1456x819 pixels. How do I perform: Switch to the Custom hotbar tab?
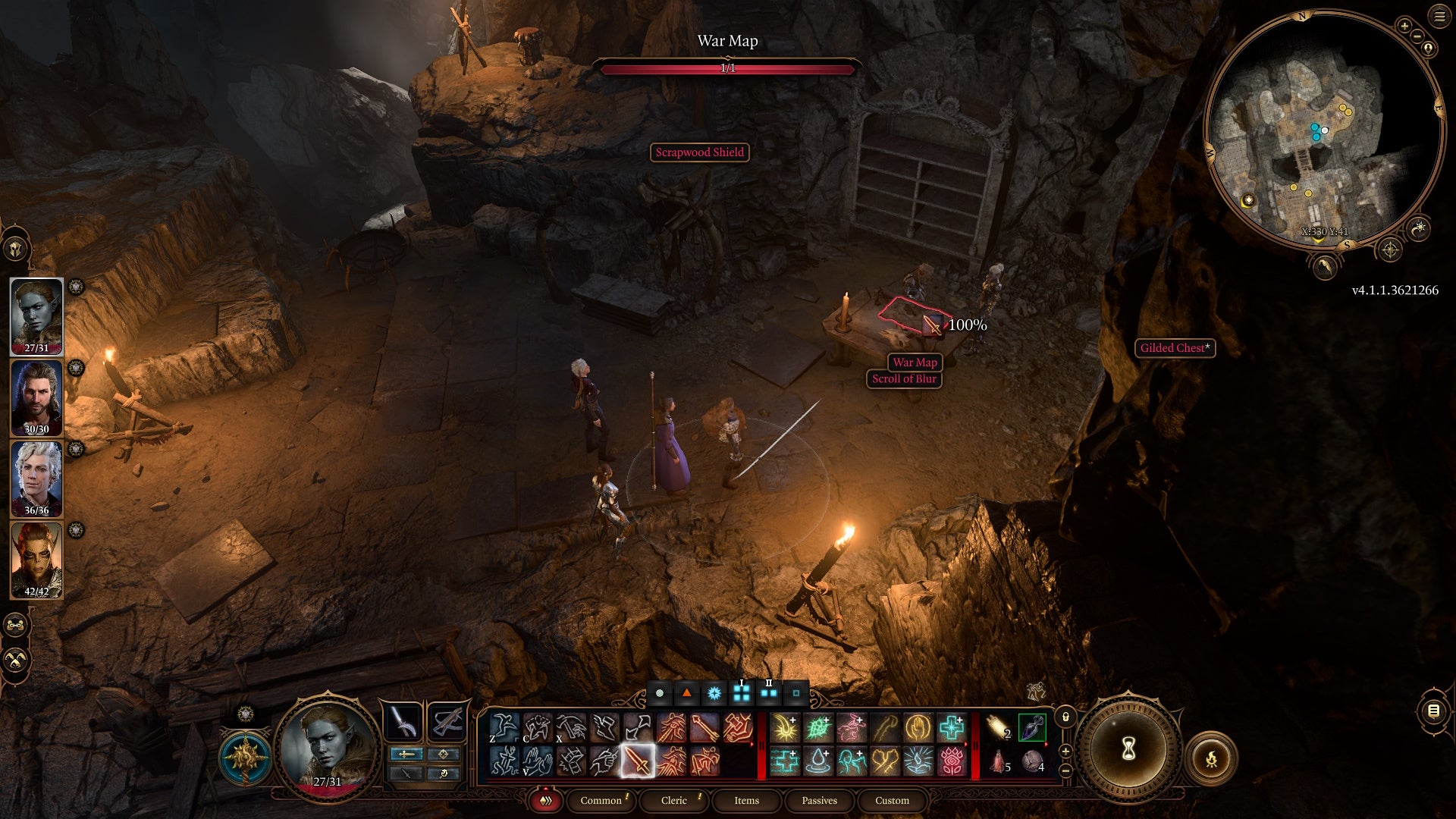pyautogui.click(x=892, y=800)
